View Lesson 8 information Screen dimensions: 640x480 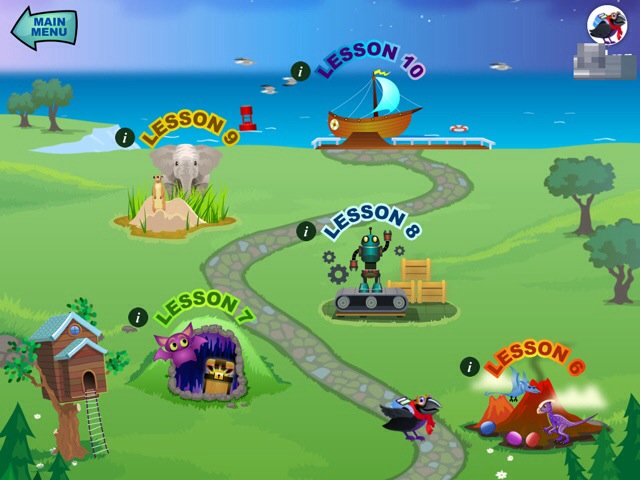point(306,231)
